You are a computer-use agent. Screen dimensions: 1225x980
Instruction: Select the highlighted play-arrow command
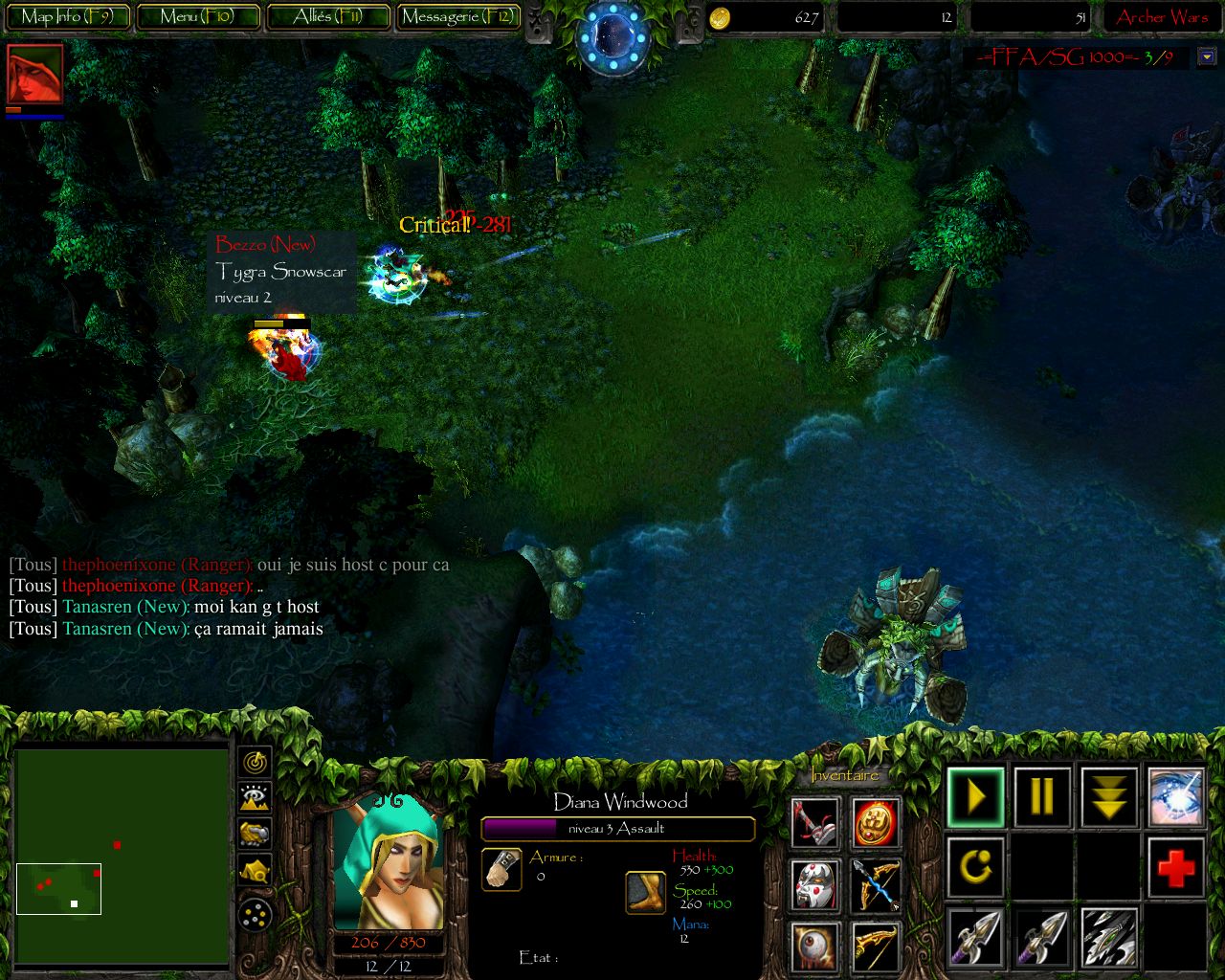point(974,796)
